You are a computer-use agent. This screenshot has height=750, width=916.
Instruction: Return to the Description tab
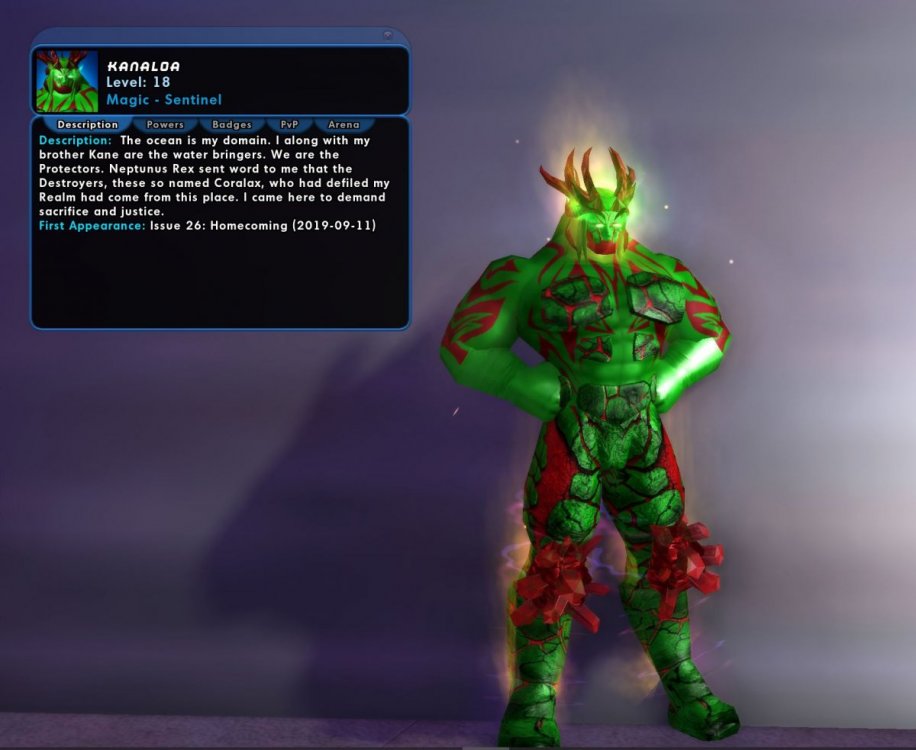pos(88,125)
